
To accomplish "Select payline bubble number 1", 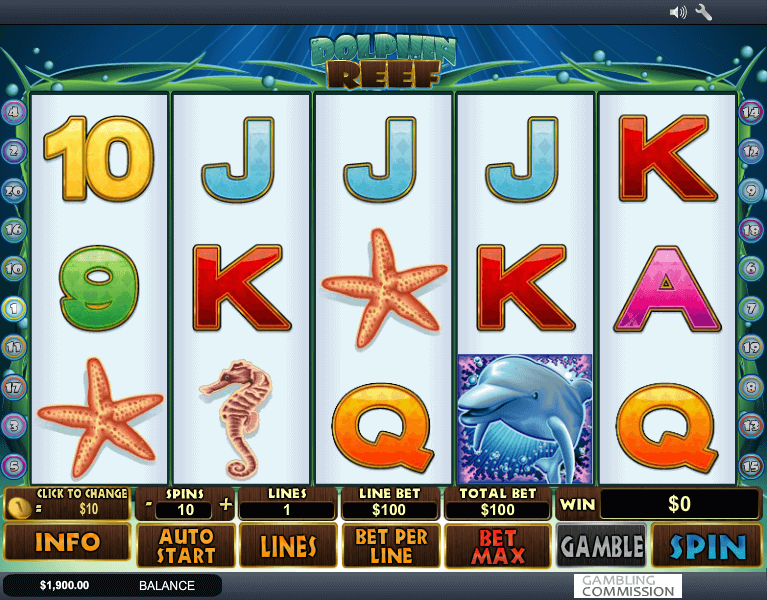I will click(14, 308).
